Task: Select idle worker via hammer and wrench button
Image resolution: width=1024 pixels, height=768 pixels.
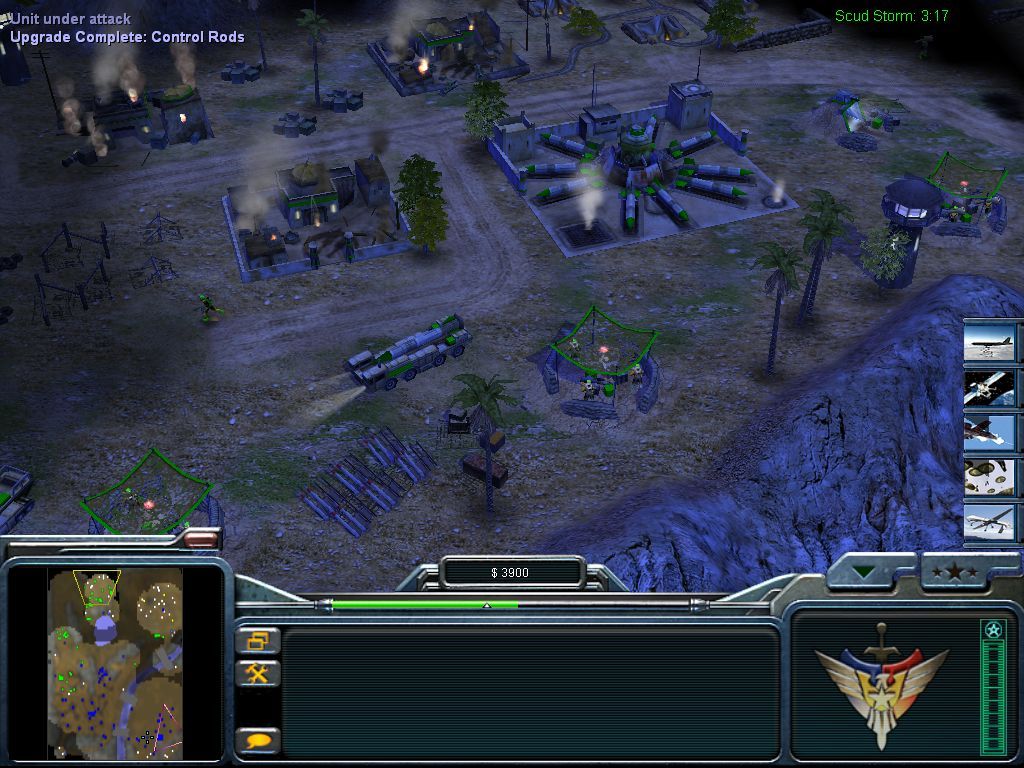Action: pos(257,673)
